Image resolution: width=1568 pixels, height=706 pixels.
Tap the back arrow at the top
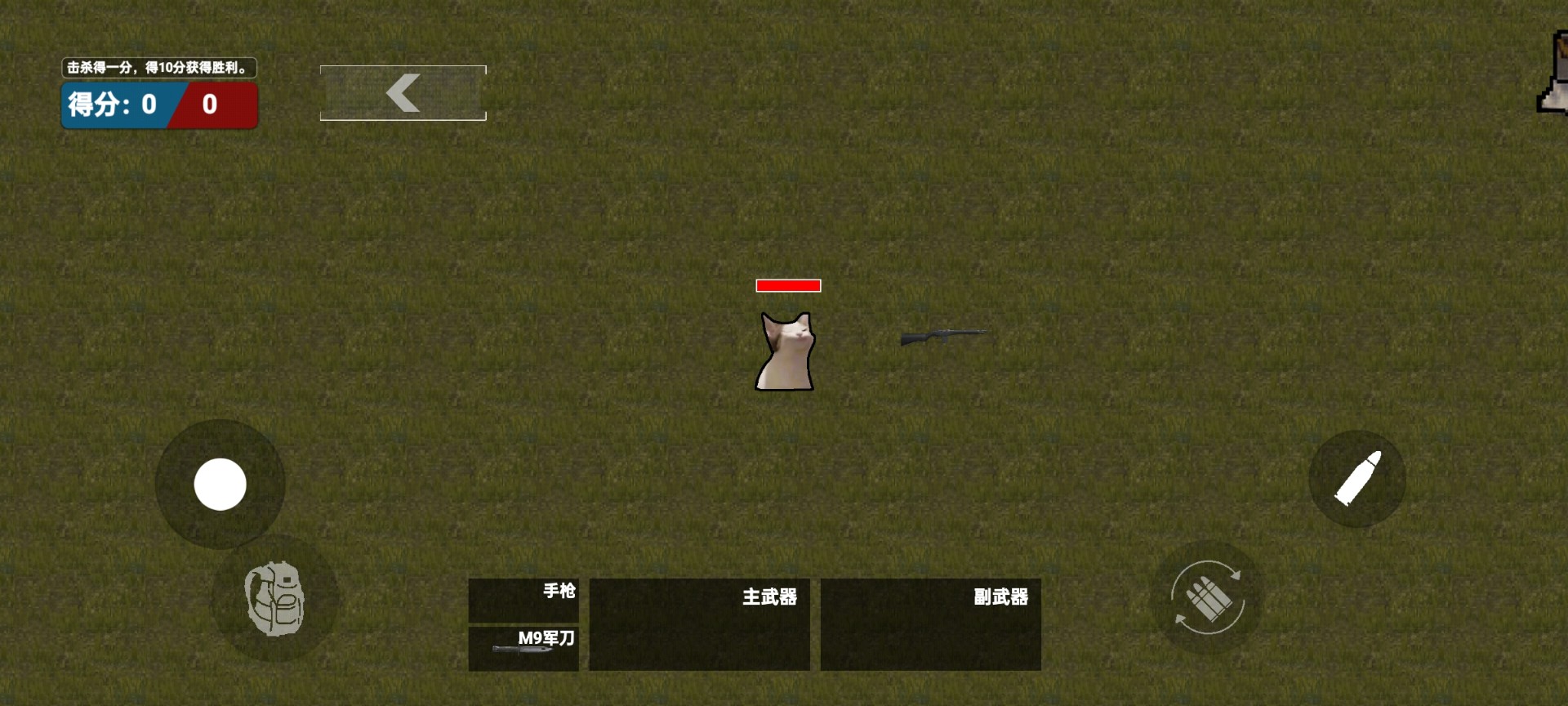[402, 92]
